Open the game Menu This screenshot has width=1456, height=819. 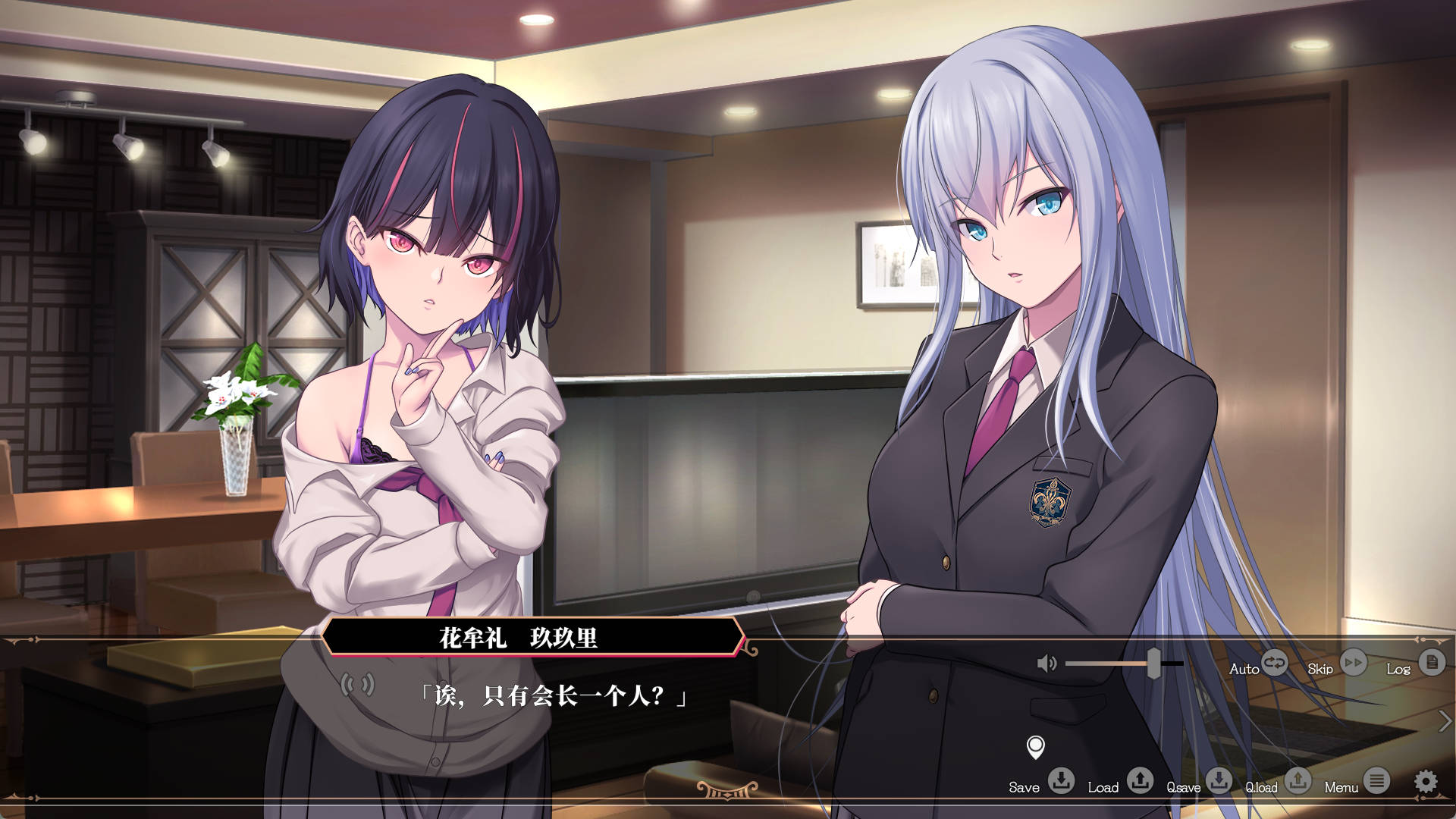pos(1376,780)
